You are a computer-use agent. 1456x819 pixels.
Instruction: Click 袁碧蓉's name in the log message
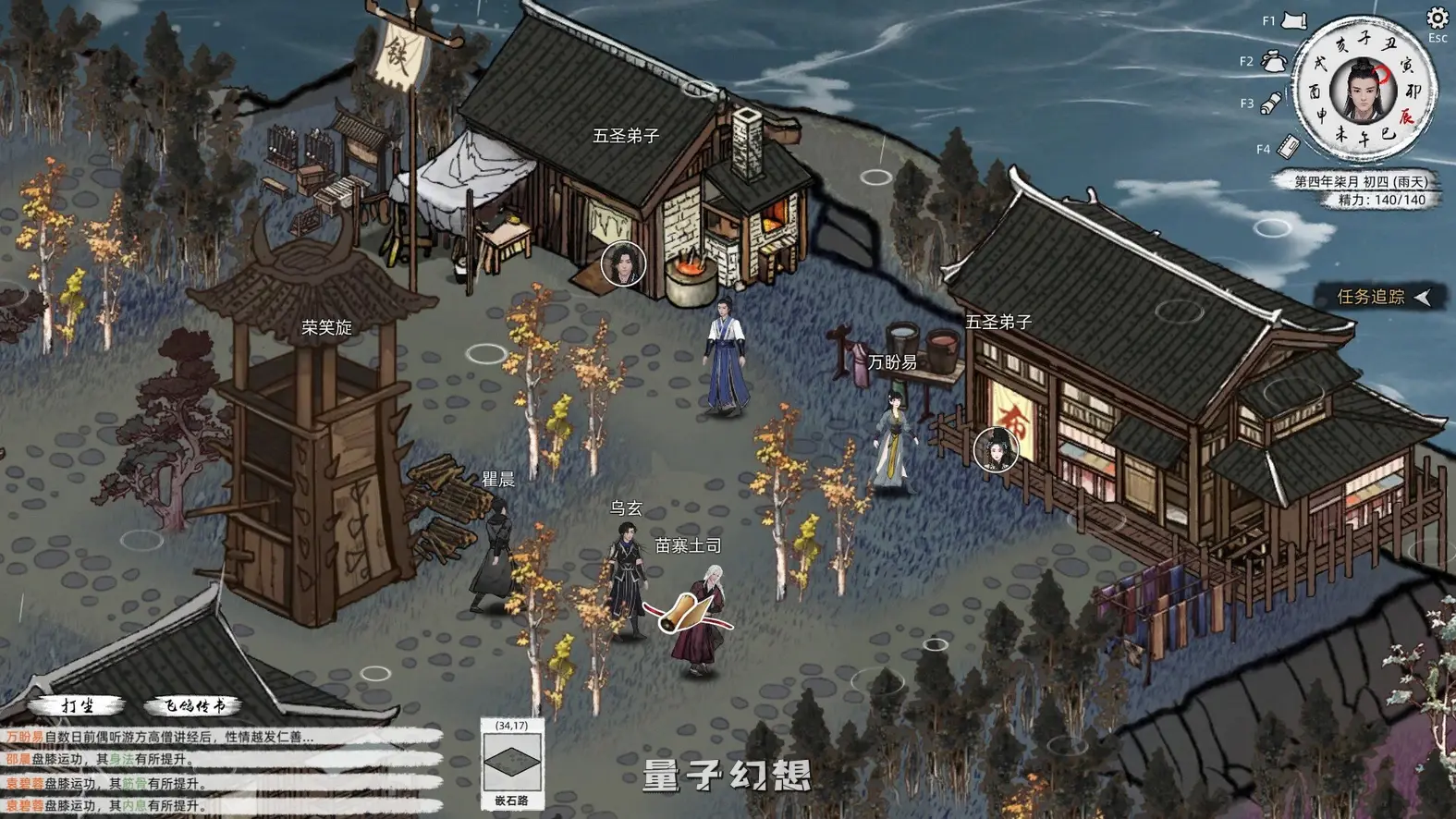tap(25, 781)
